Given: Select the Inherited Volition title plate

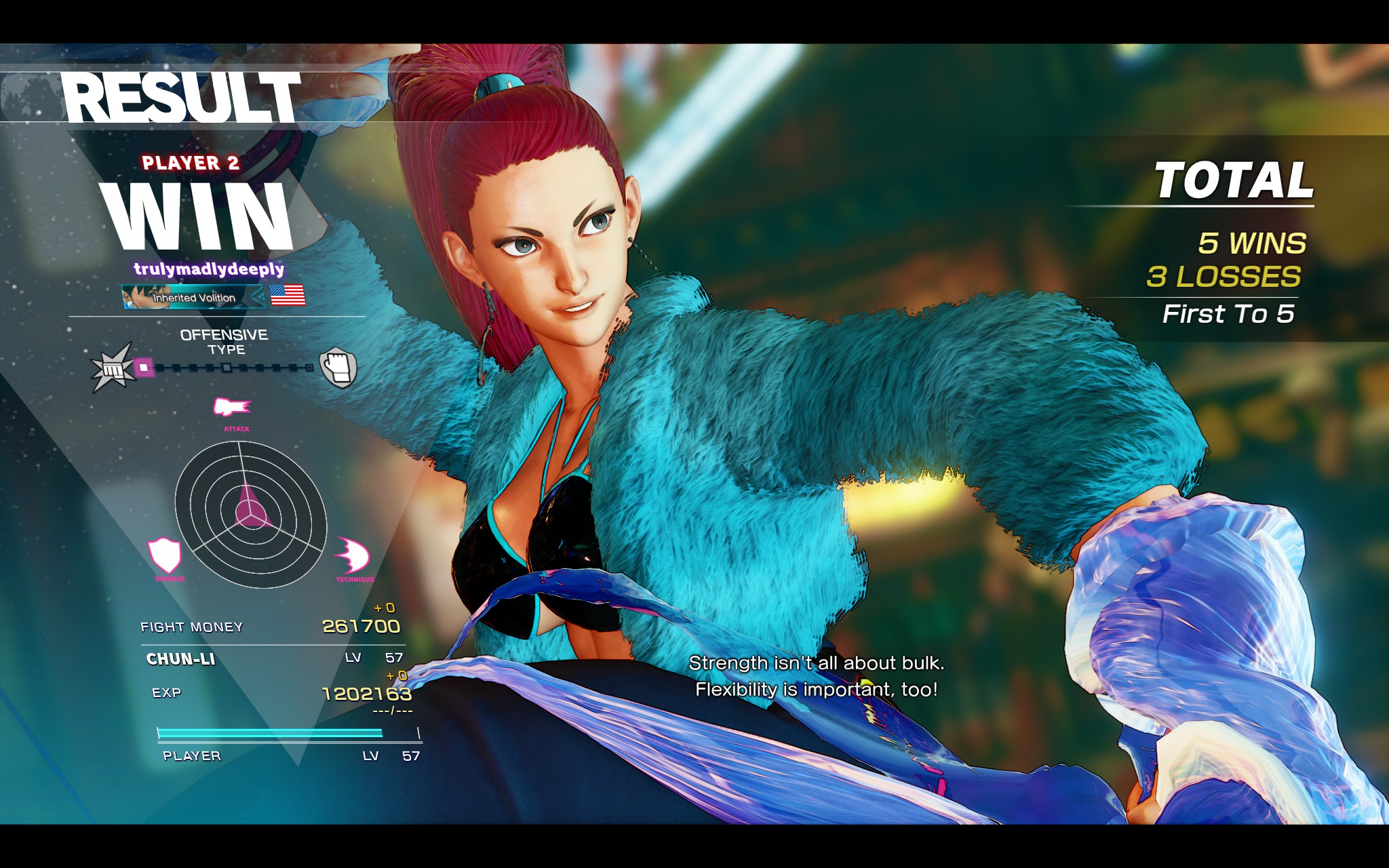Looking at the screenshot, I should (194, 297).
